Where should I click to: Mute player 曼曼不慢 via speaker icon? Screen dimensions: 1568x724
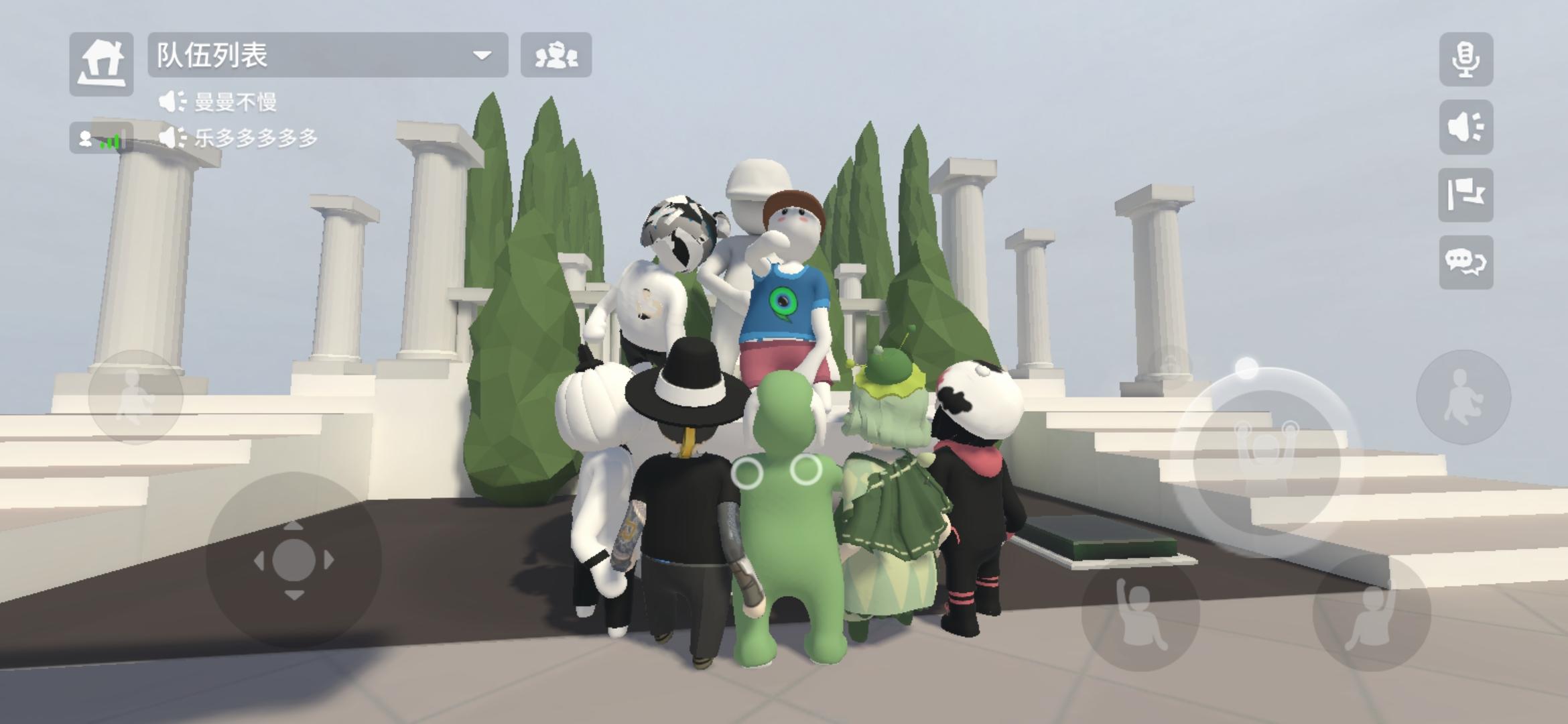click(x=172, y=100)
